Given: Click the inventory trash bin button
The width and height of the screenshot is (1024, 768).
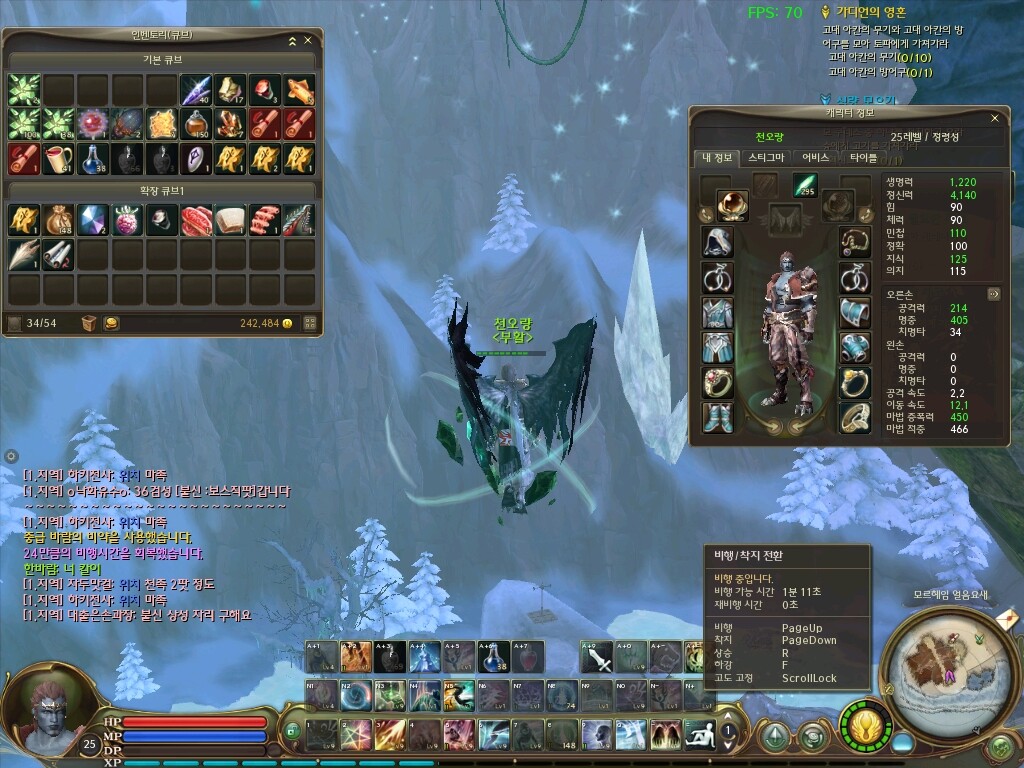Looking at the screenshot, I should [x=89, y=323].
